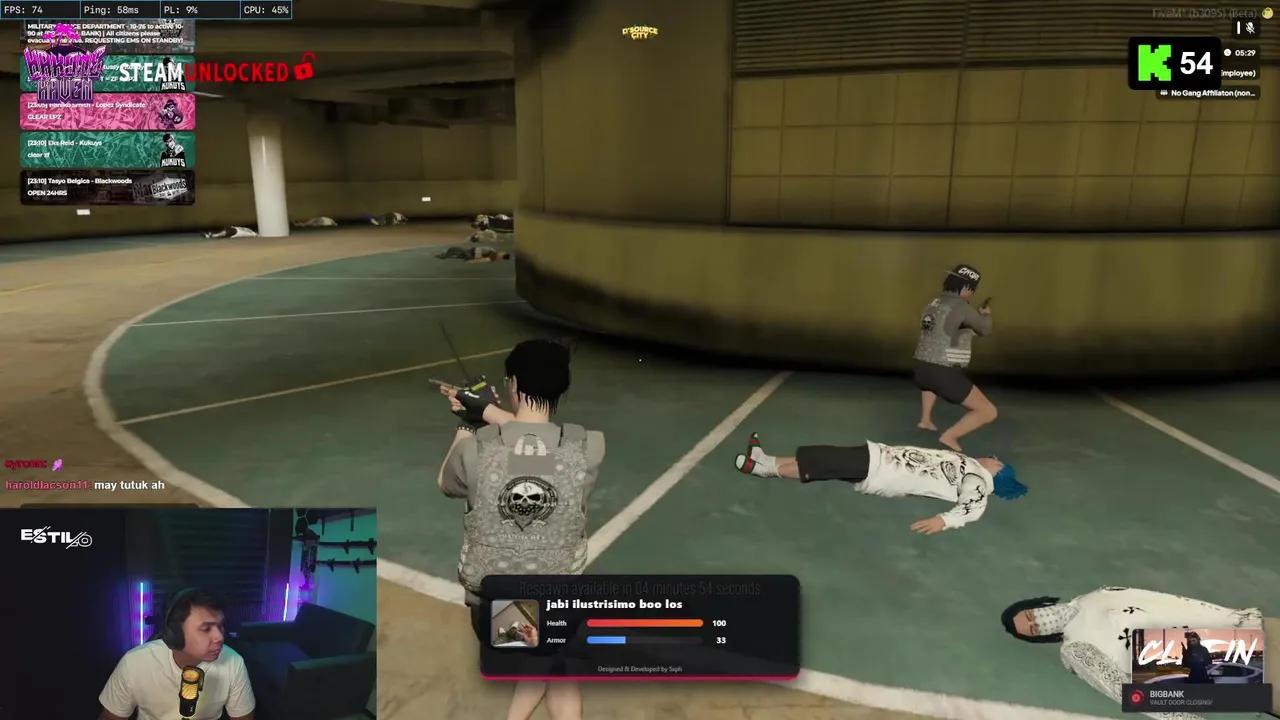Image resolution: width=1280 pixels, height=720 pixels.
Task: Expand the No Gang Affiliation truncated label
Action: point(1213,92)
